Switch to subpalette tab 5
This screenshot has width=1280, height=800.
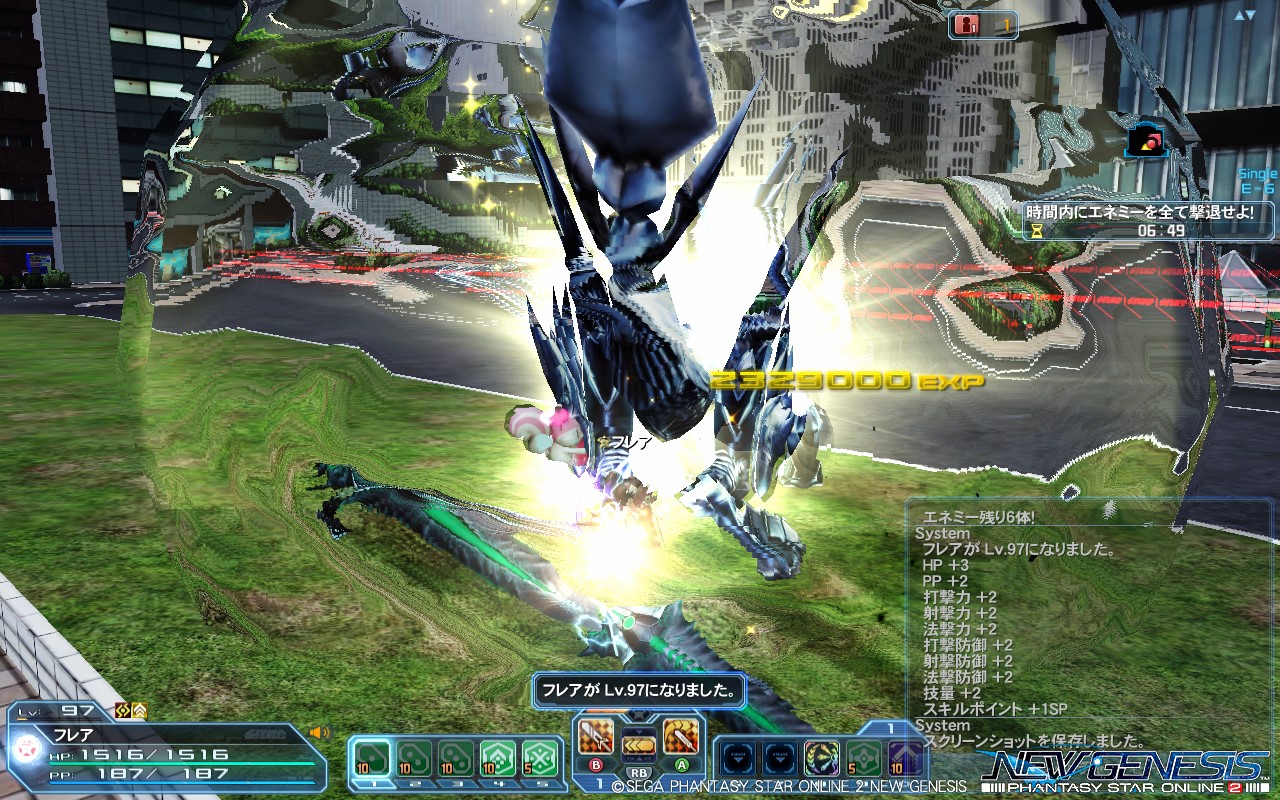point(540,785)
